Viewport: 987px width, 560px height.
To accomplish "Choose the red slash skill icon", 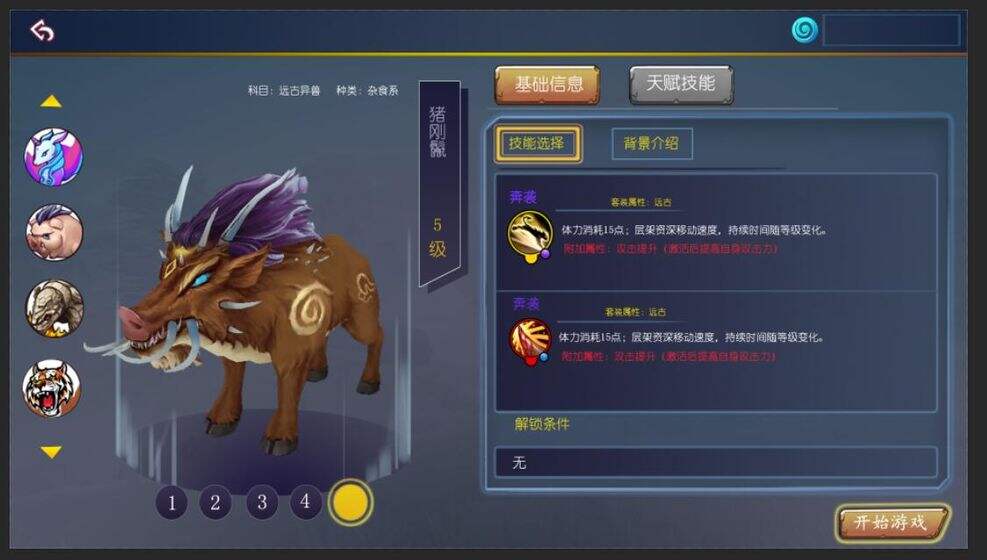I will pyautogui.click(x=529, y=340).
